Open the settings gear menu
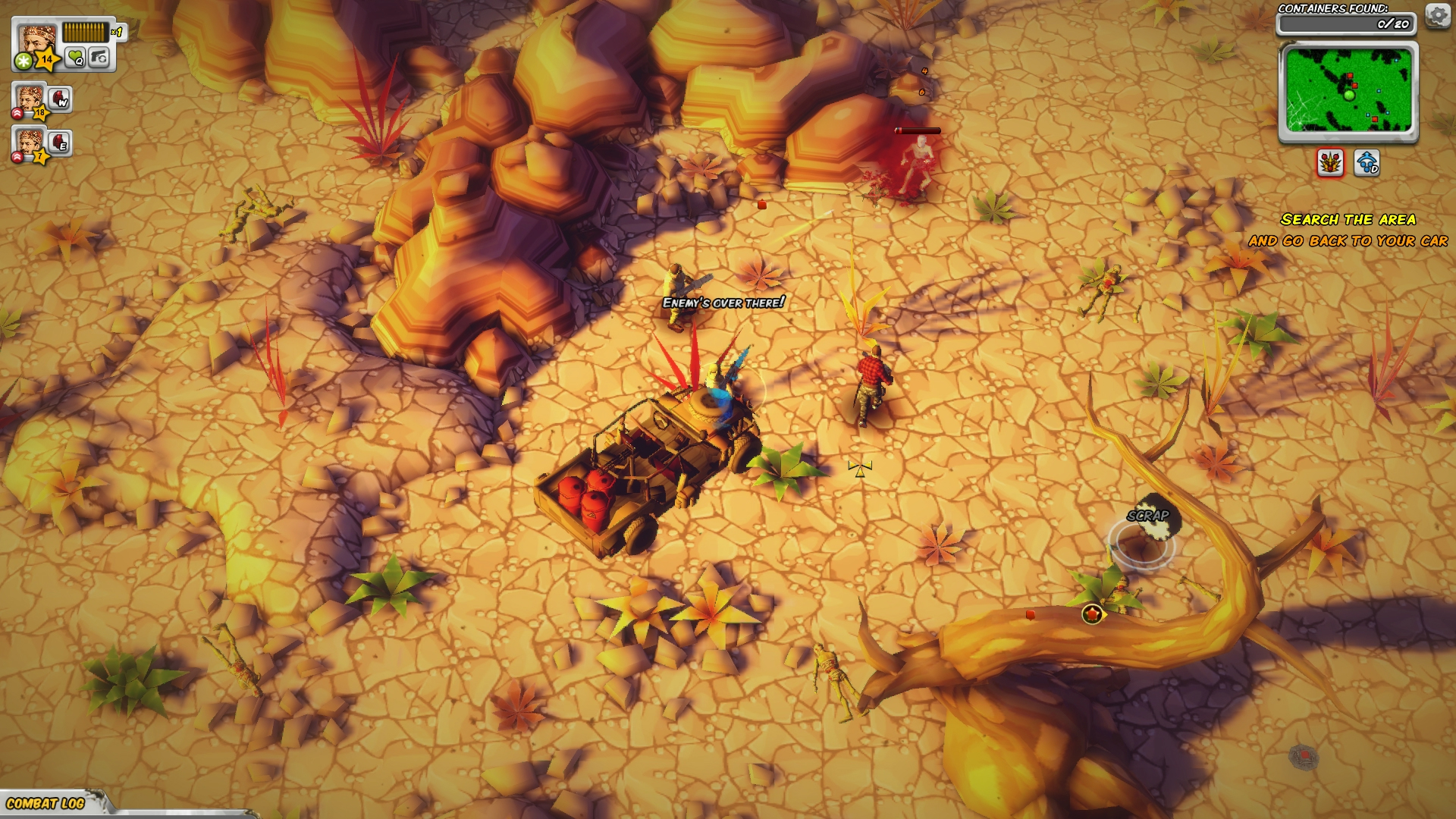 pyautogui.click(x=1437, y=15)
